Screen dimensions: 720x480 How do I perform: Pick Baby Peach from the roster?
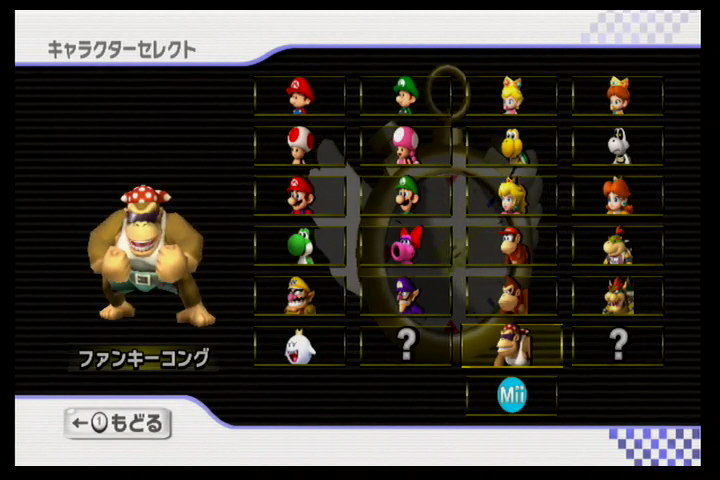point(511,95)
